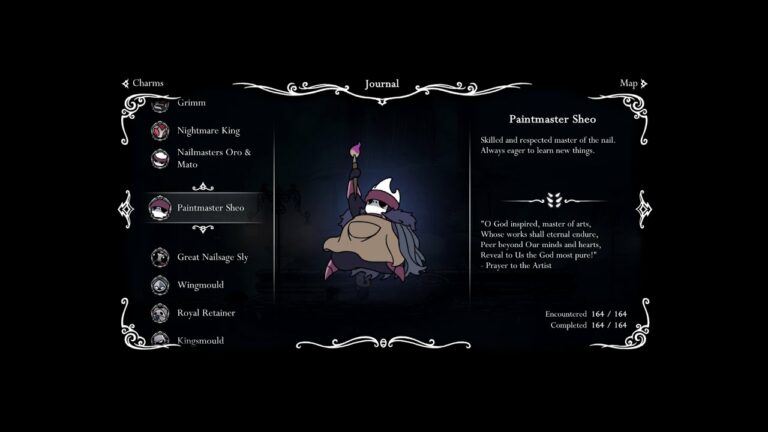Open the Royal Retainer entry
Viewport: 768px width, 432px height.
point(206,313)
